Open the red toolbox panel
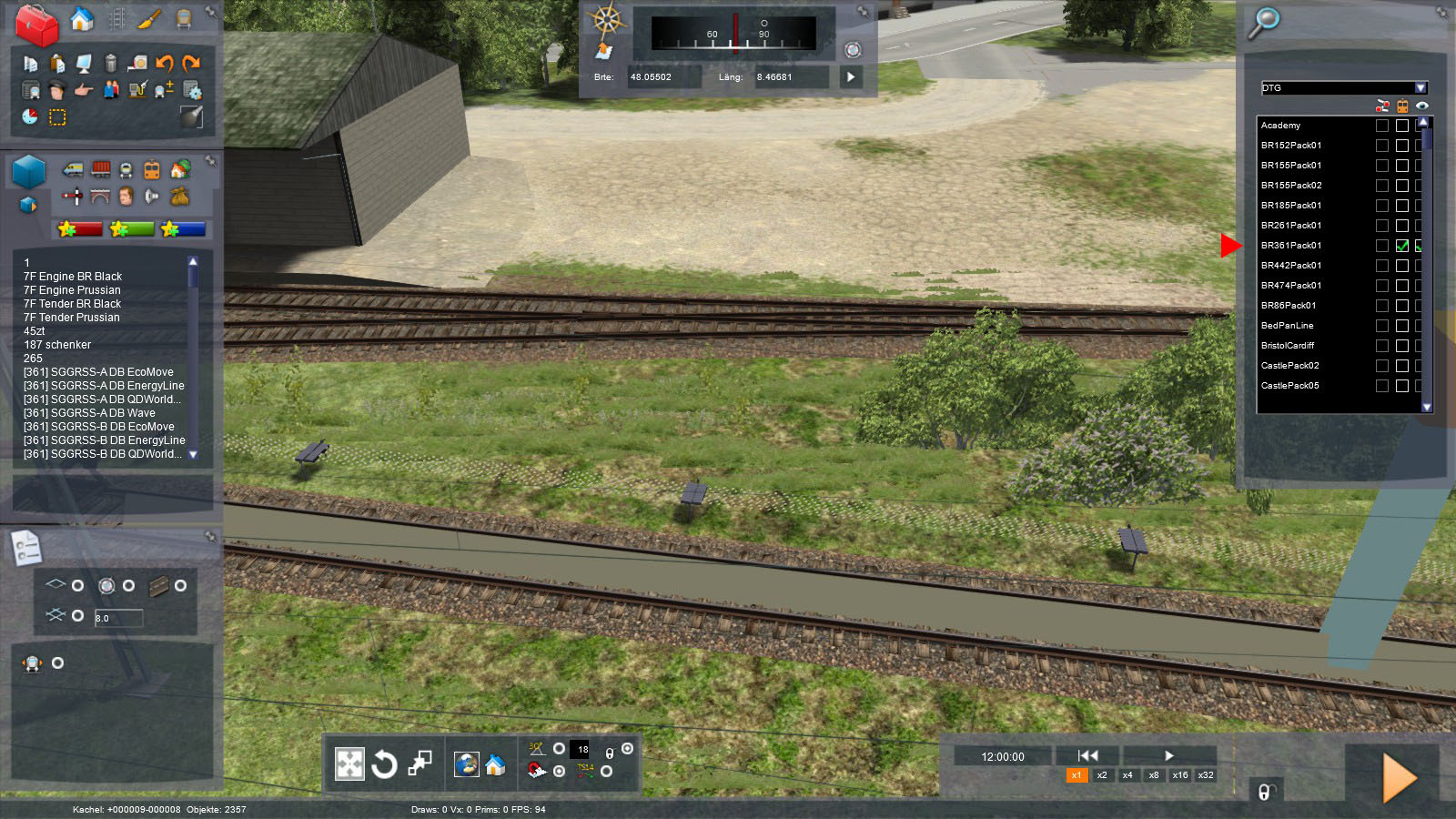 tap(36, 24)
